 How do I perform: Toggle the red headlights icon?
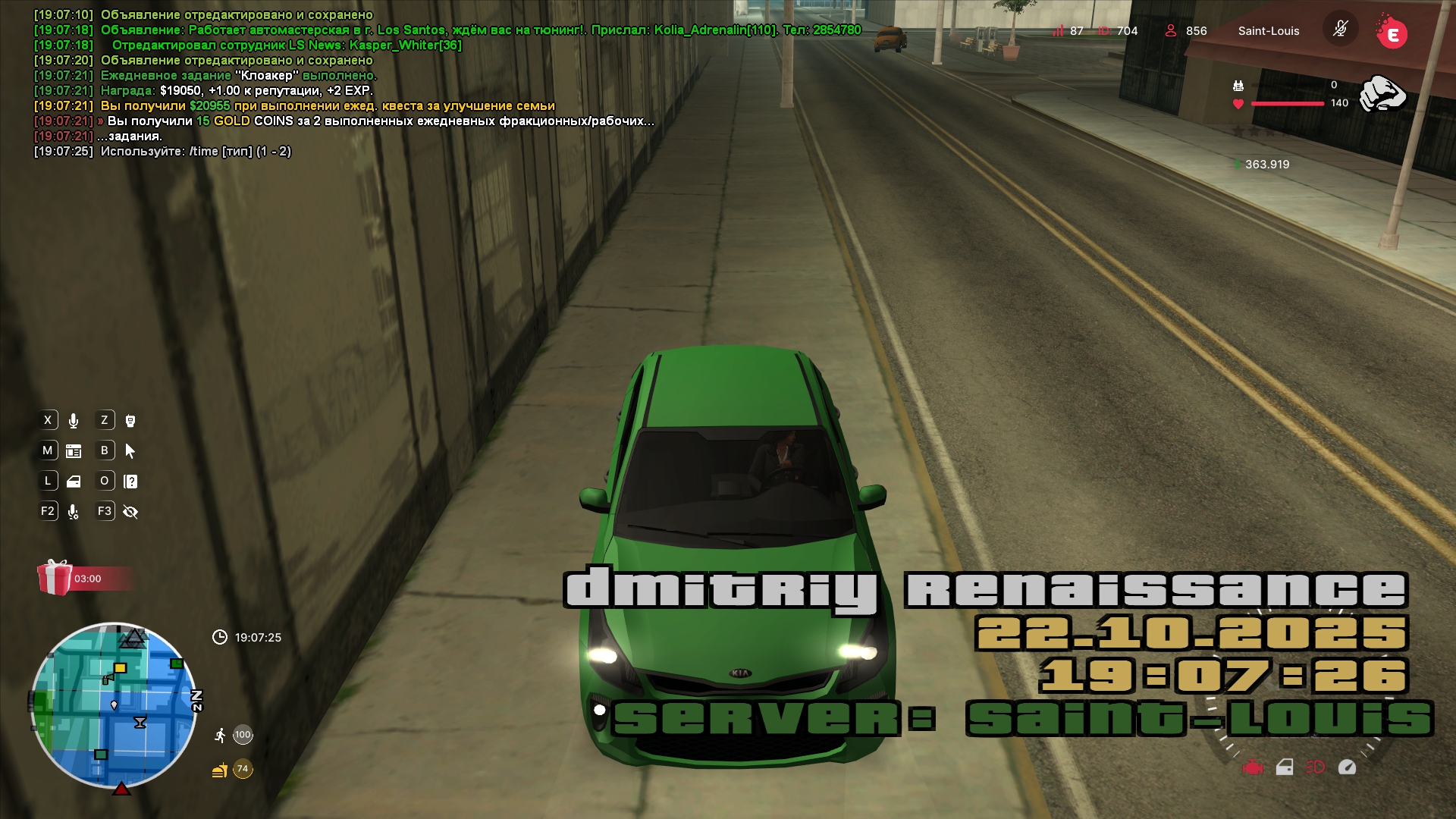pos(1315,767)
